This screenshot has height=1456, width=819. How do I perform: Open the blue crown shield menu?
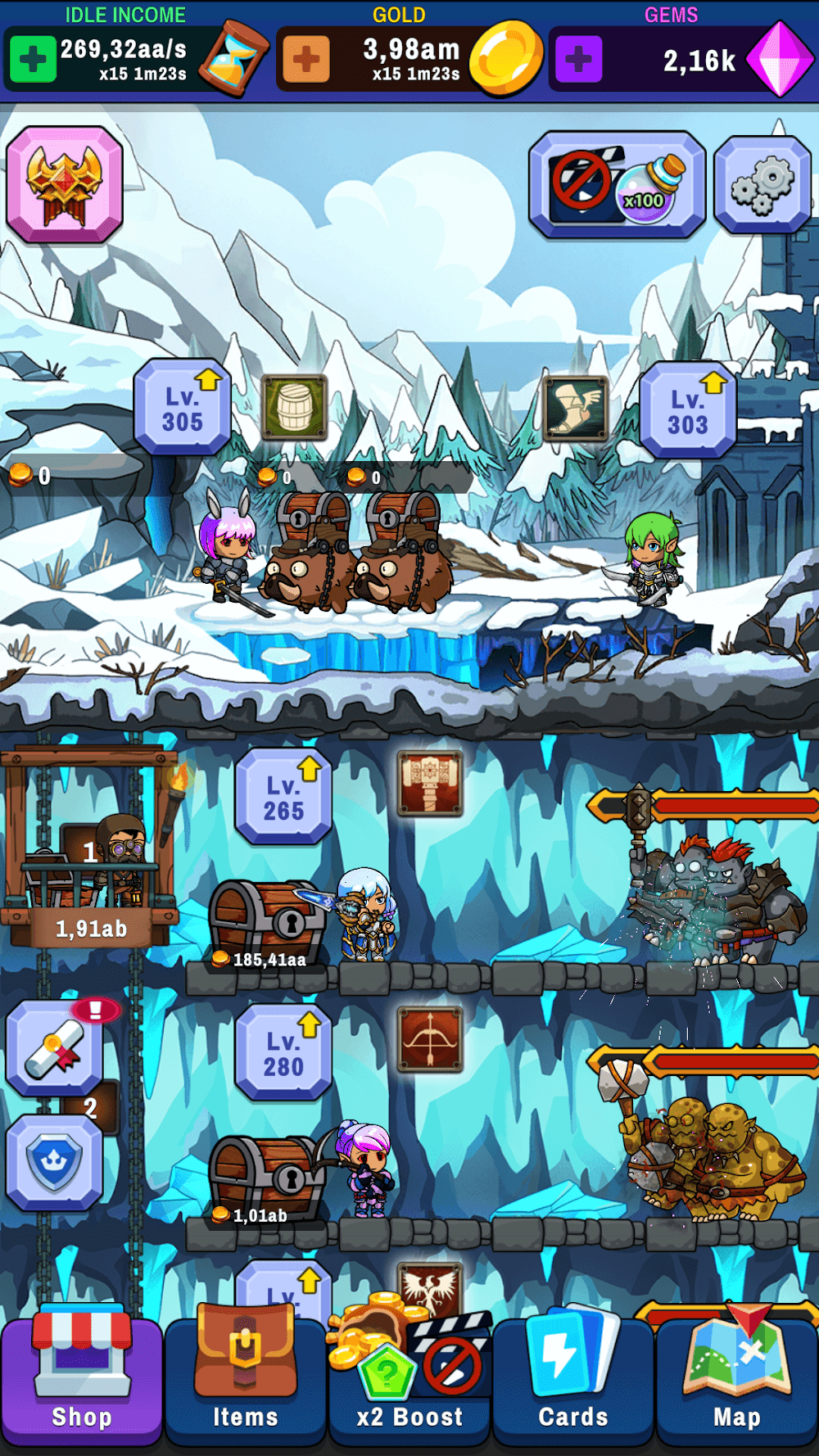pyautogui.click(x=55, y=1162)
